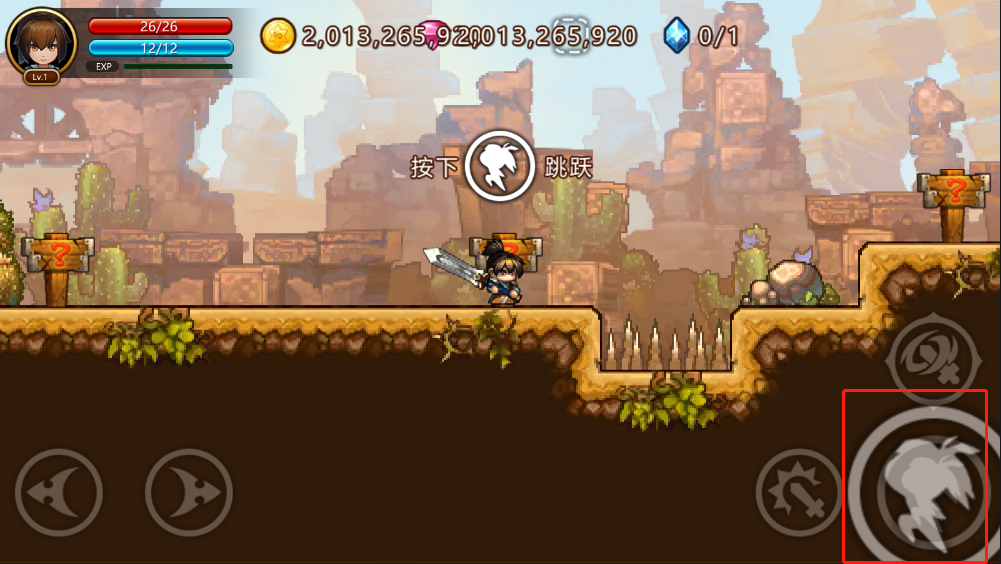The height and width of the screenshot is (564, 1001).
Task: Select the blue crystal counter icon
Action: [x=677, y=36]
